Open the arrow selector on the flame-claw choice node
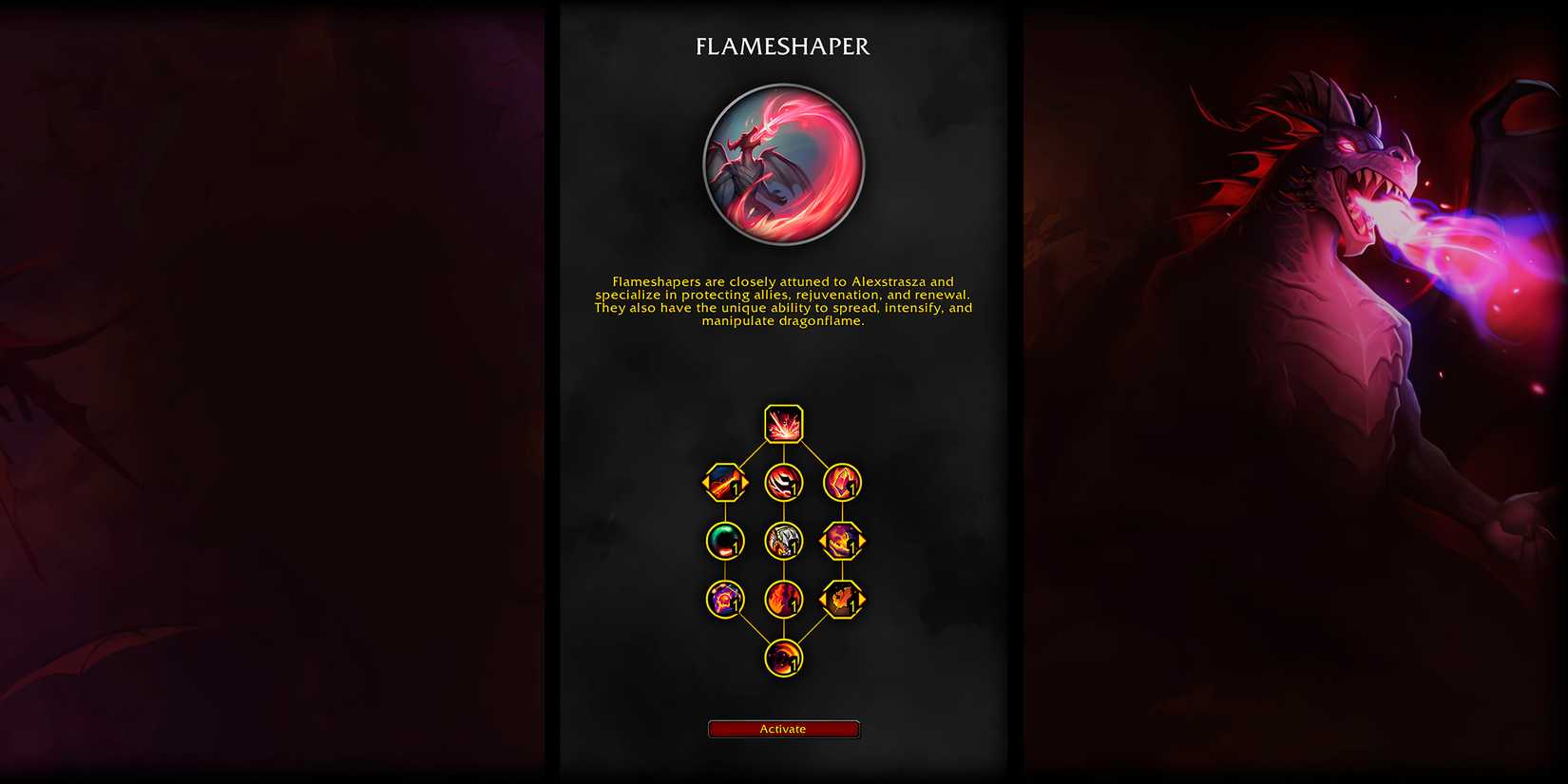1568x784 pixels. pyautogui.click(x=860, y=542)
